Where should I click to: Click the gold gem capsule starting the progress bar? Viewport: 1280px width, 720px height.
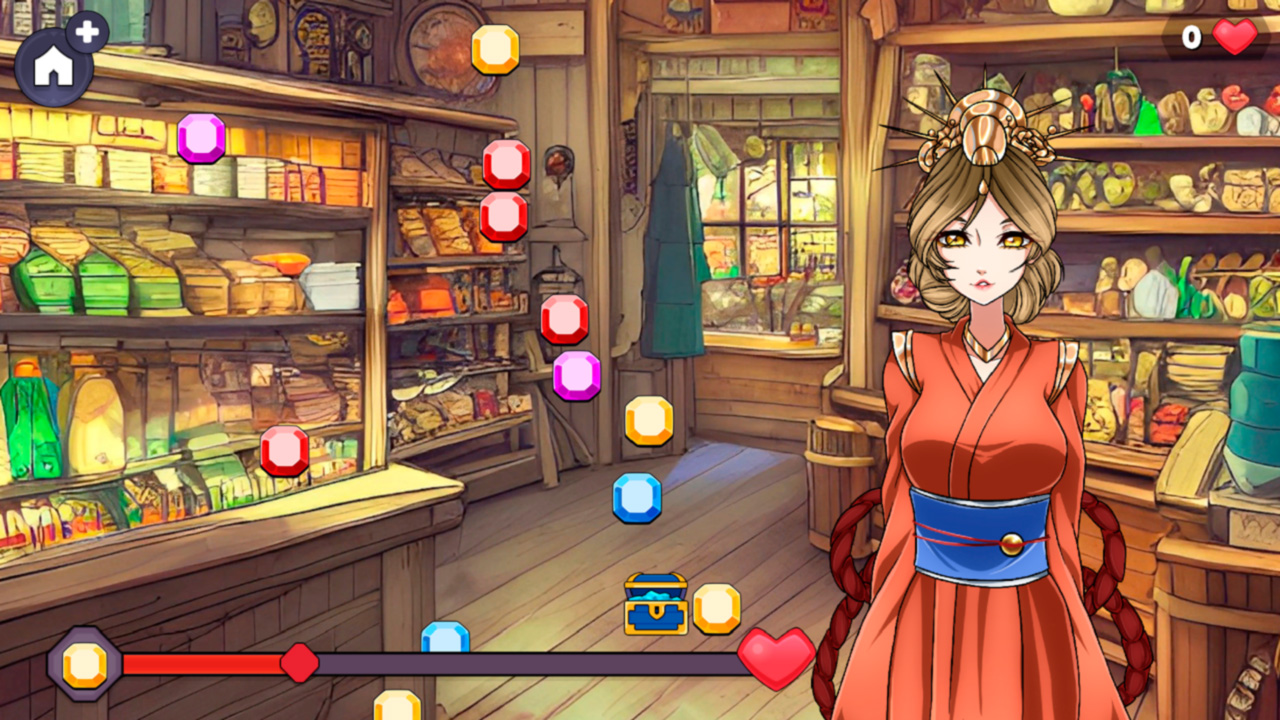pos(85,661)
